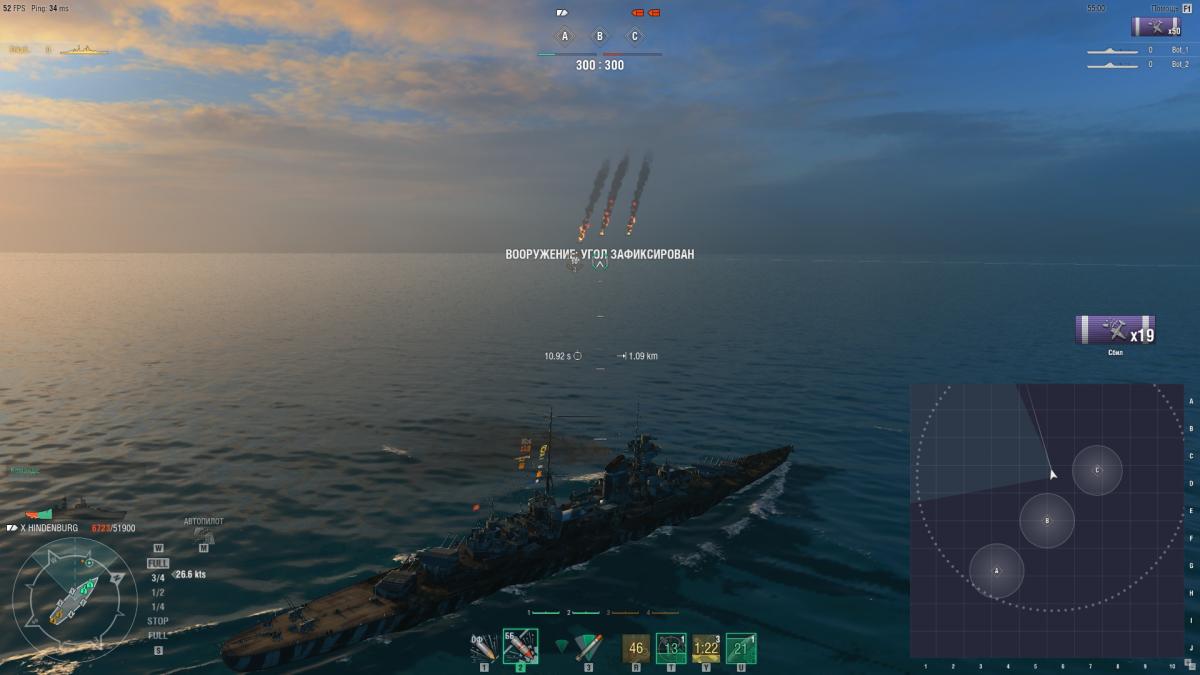1200x675 pixels.
Task: Select capture point B on minimap
Action: (1047, 520)
